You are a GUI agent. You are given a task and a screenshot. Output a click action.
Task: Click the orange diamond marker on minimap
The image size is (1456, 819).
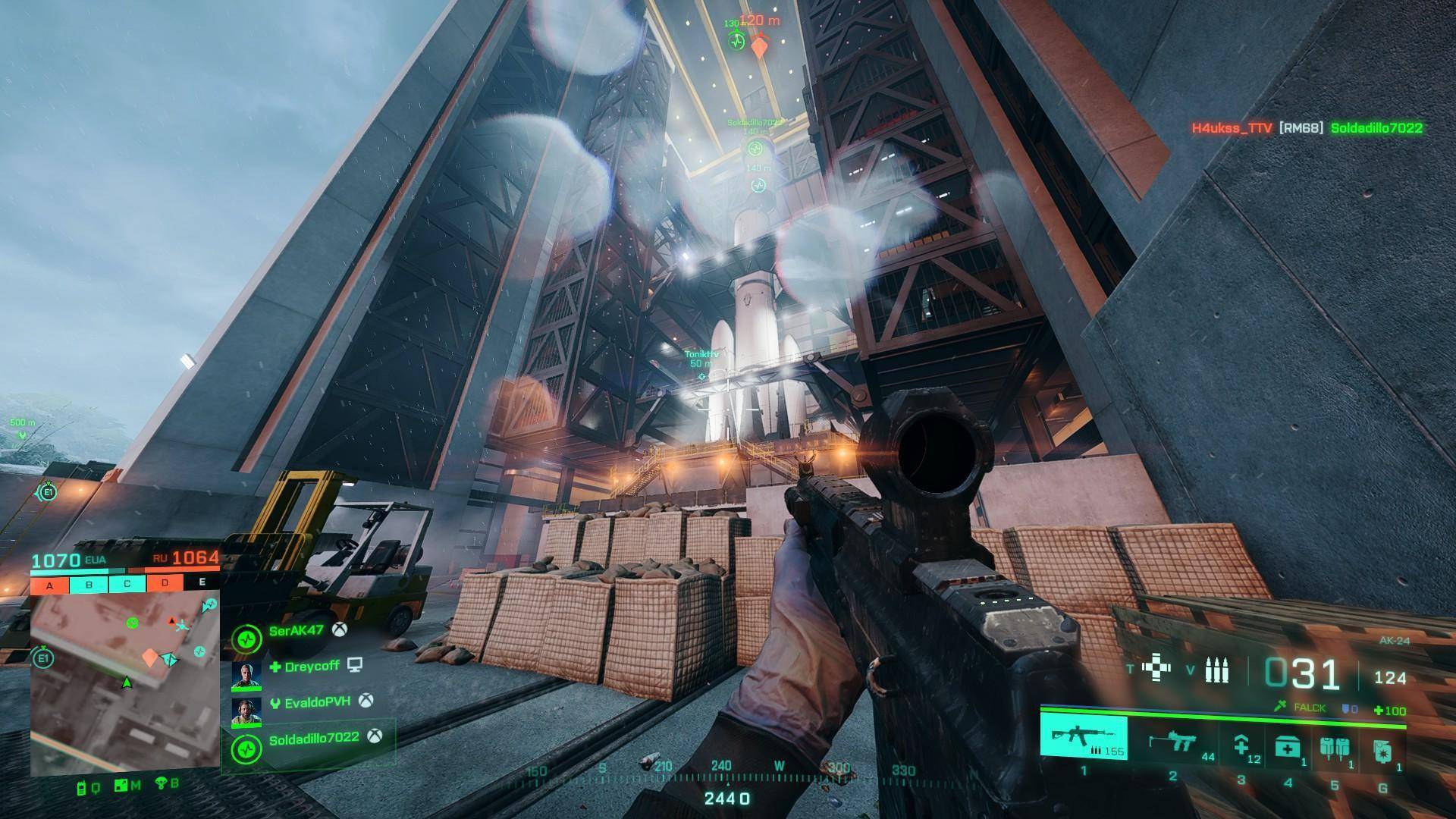[x=150, y=657]
